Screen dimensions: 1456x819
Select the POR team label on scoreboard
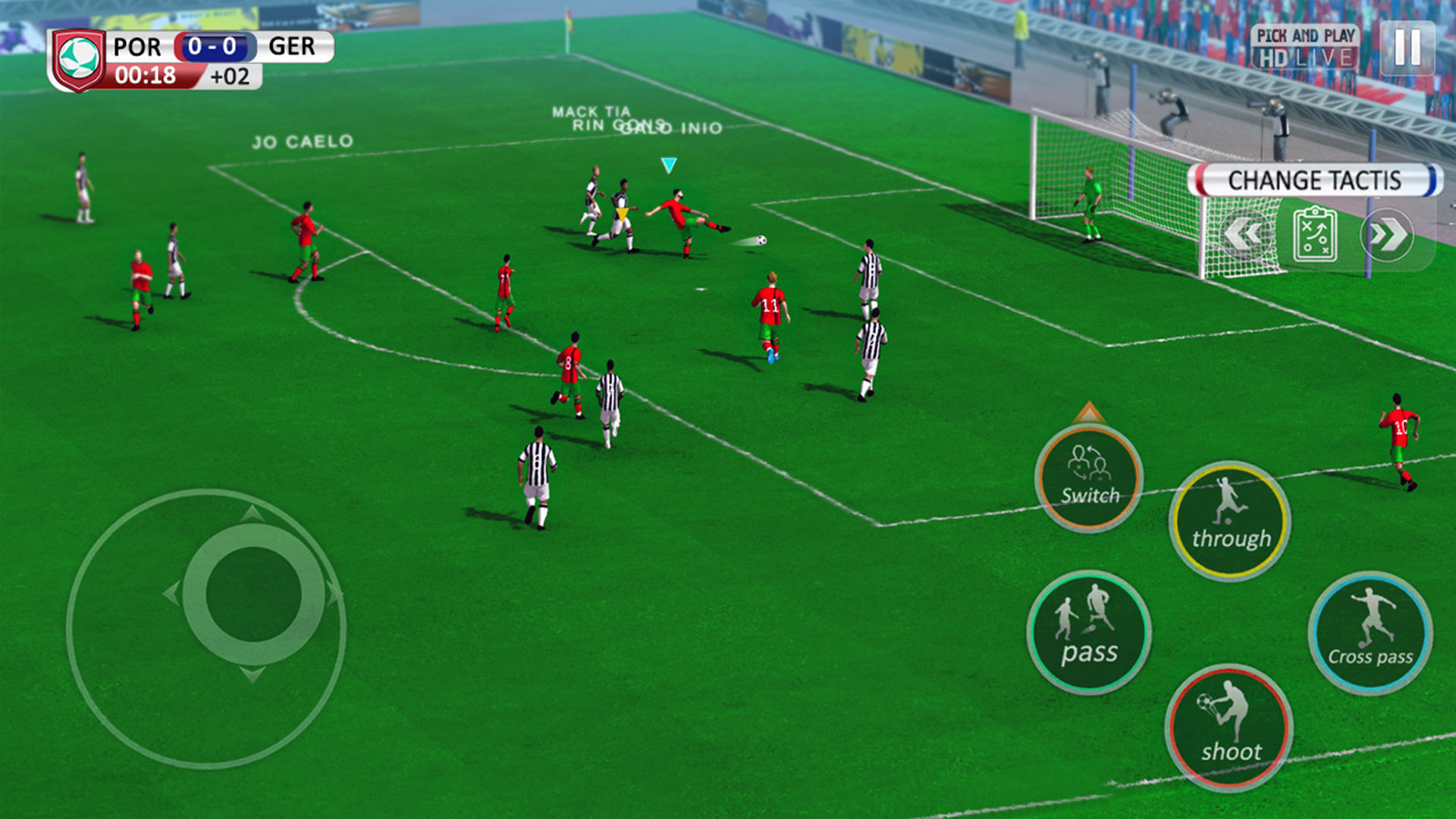[138, 47]
